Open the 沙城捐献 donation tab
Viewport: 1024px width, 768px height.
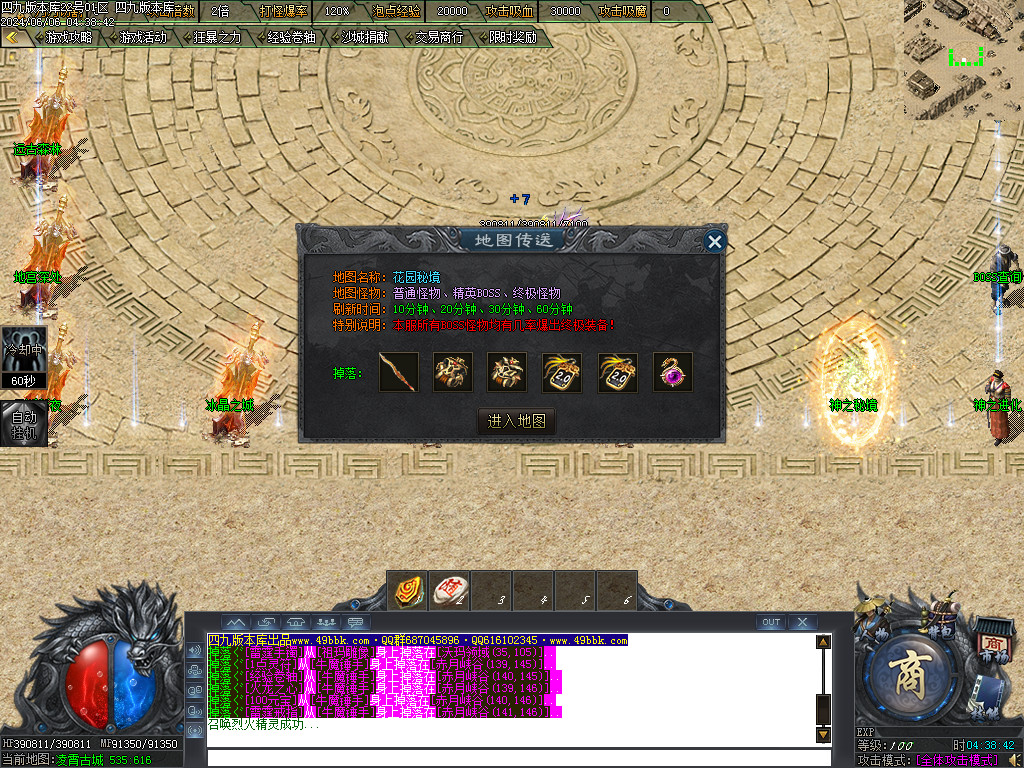pos(366,38)
